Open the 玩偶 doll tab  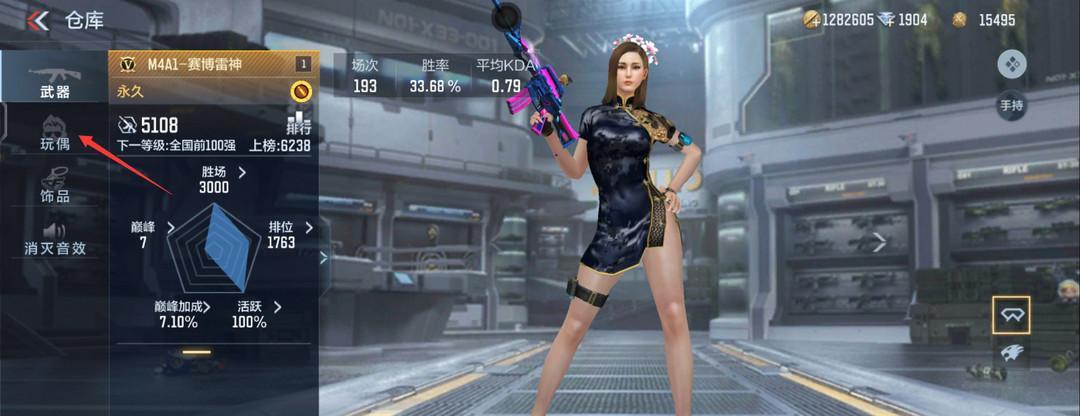(x=54, y=133)
